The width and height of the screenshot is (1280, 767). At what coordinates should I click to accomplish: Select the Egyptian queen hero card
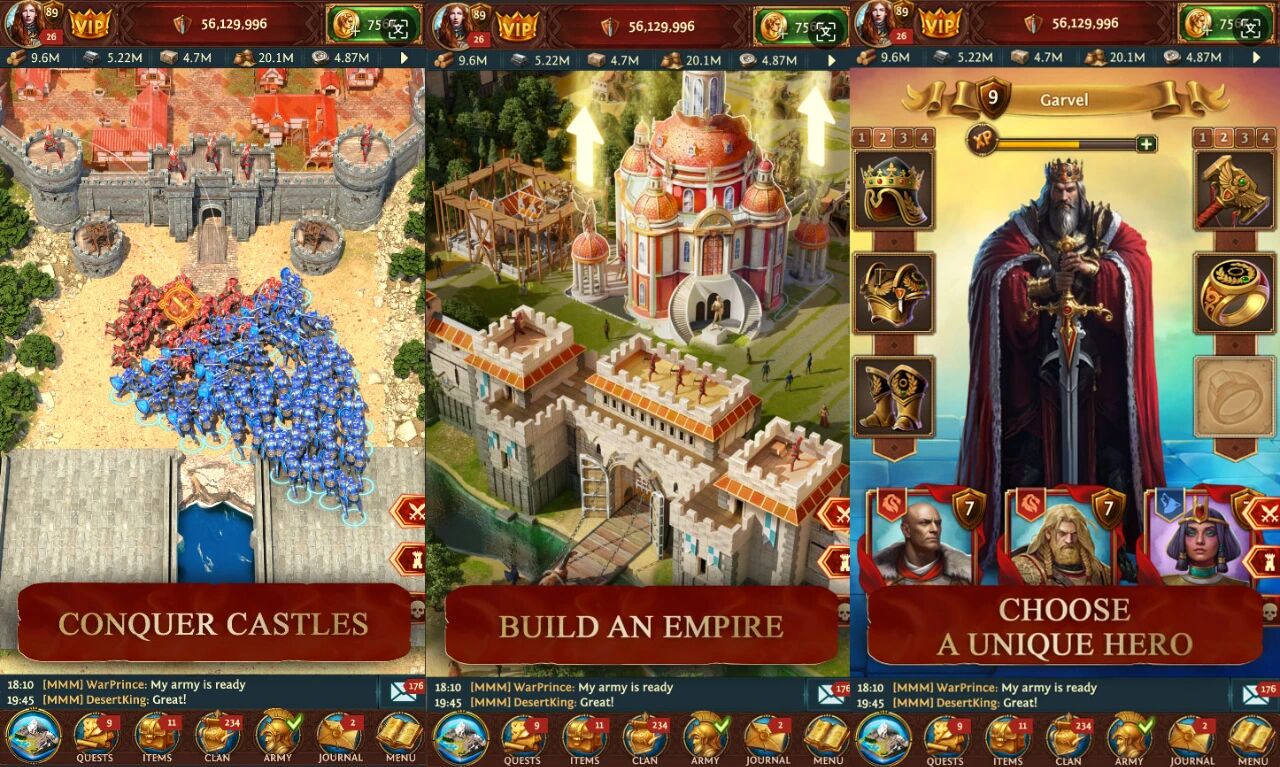point(1195,540)
